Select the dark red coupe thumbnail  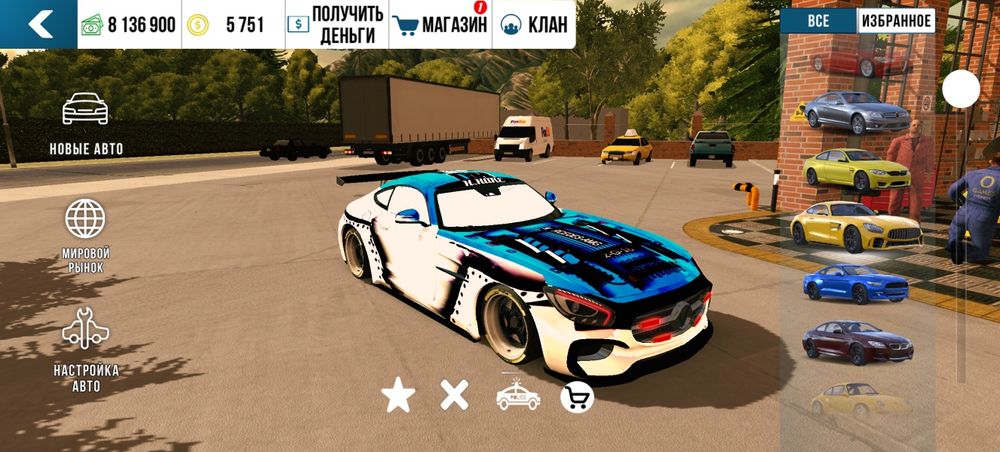coord(857,342)
